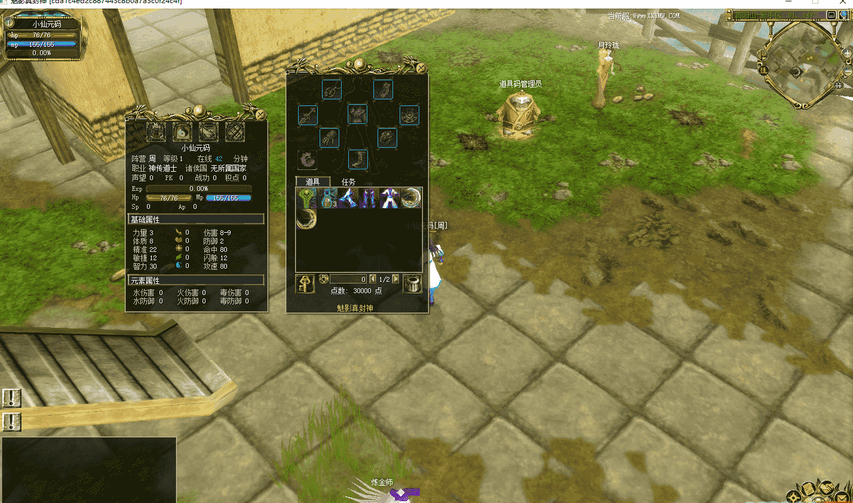This screenshot has width=853, height=503.
Task: Go to the next inventory page arrow
Action: [396, 279]
